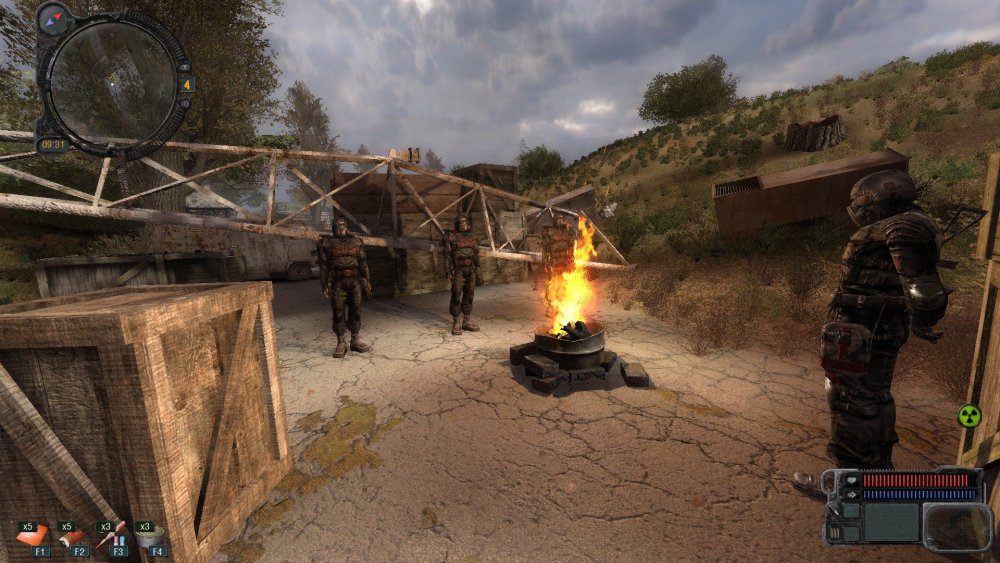The image size is (1000, 563).
Task: Use the syringe item in slot F3
Action: (x=111, y=535)
